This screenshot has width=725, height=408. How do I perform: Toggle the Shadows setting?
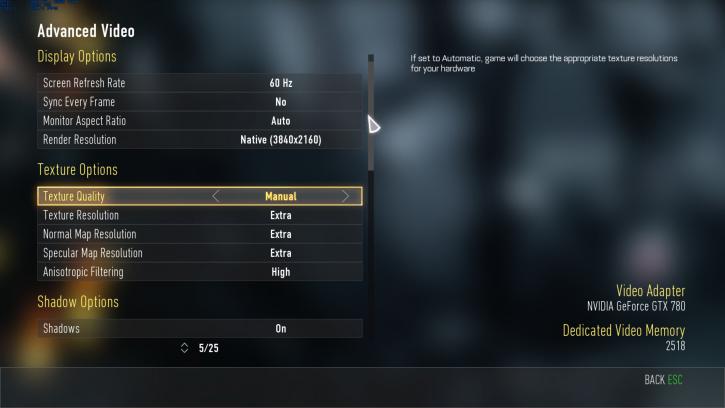coord(200,328)
